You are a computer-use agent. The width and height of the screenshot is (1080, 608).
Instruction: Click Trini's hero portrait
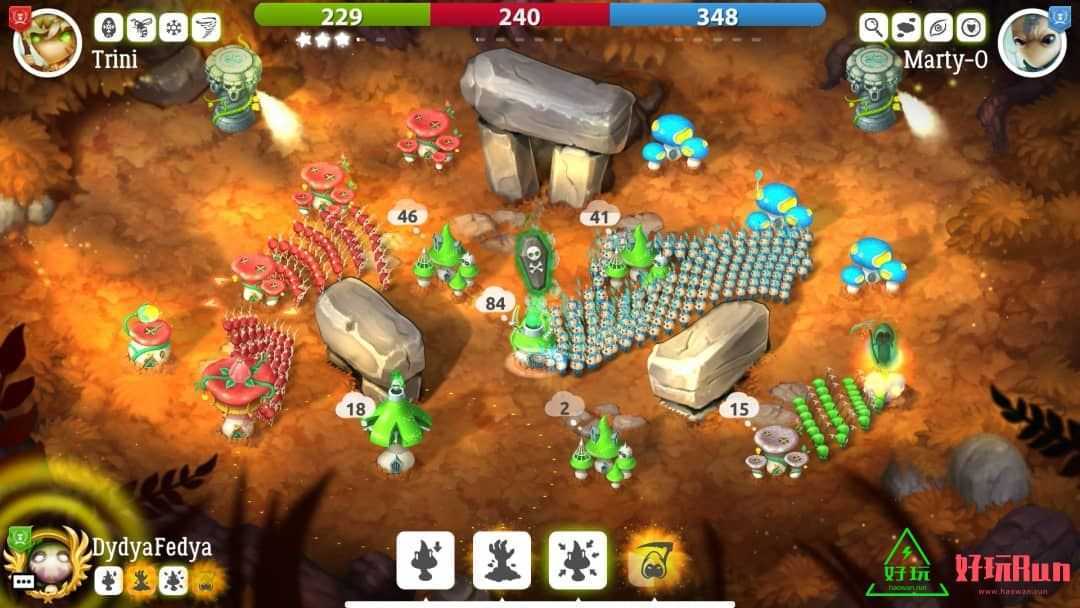47,42
